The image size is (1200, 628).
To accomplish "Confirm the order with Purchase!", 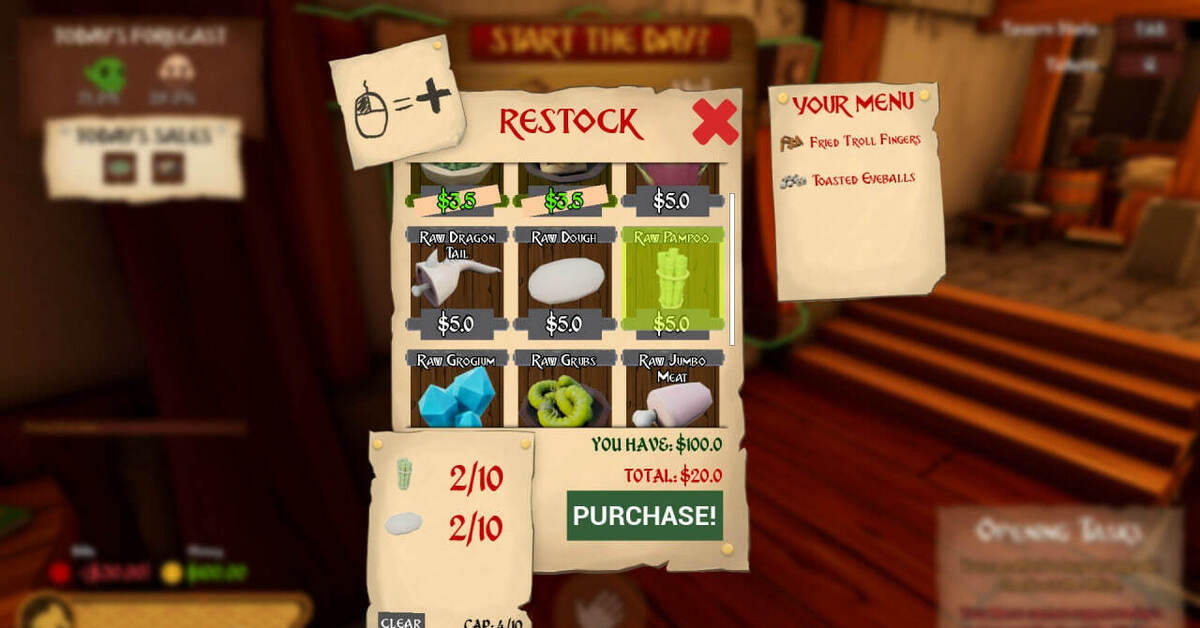I will tap(645, 516).
